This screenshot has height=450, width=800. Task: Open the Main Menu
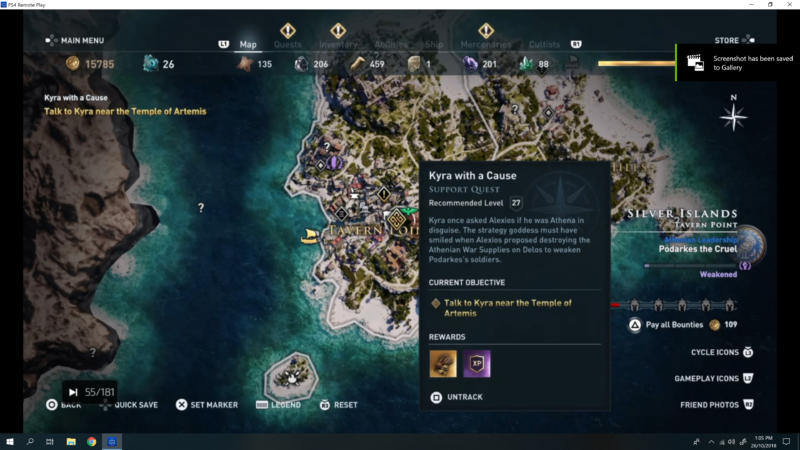[76, 41]
